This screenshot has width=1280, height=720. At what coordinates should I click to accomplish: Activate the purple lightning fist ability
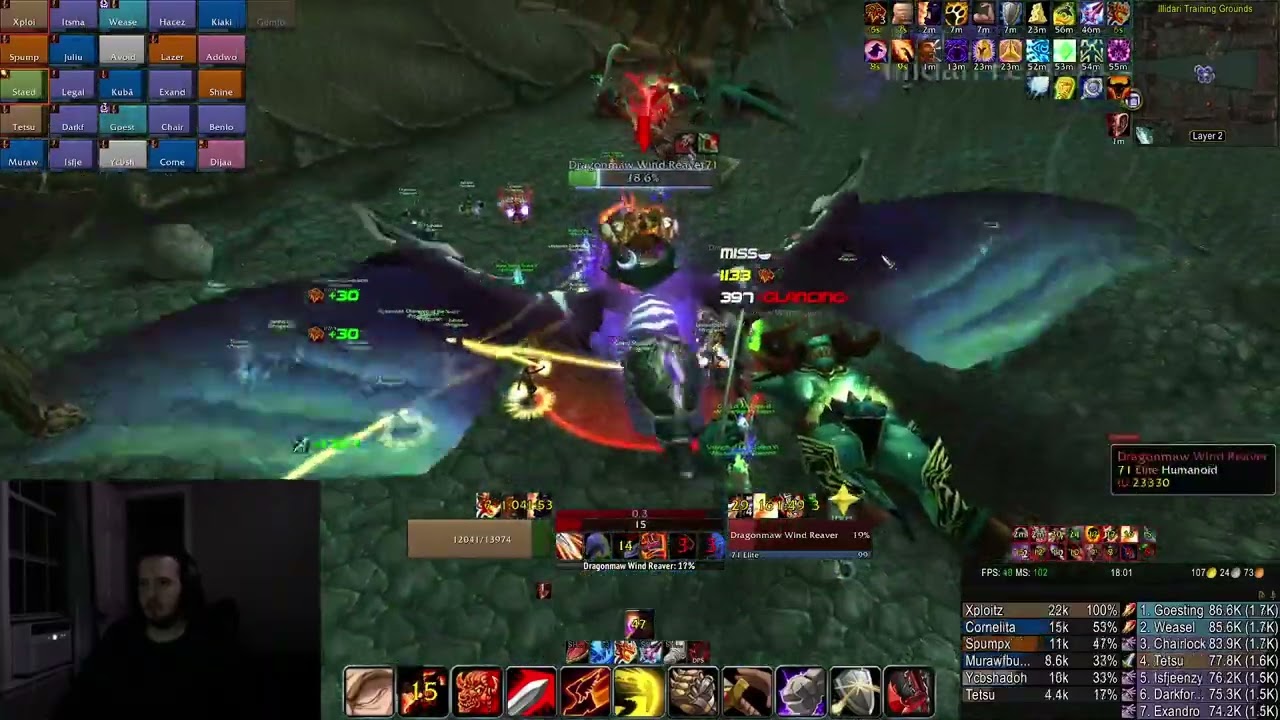tap(801, 692)
